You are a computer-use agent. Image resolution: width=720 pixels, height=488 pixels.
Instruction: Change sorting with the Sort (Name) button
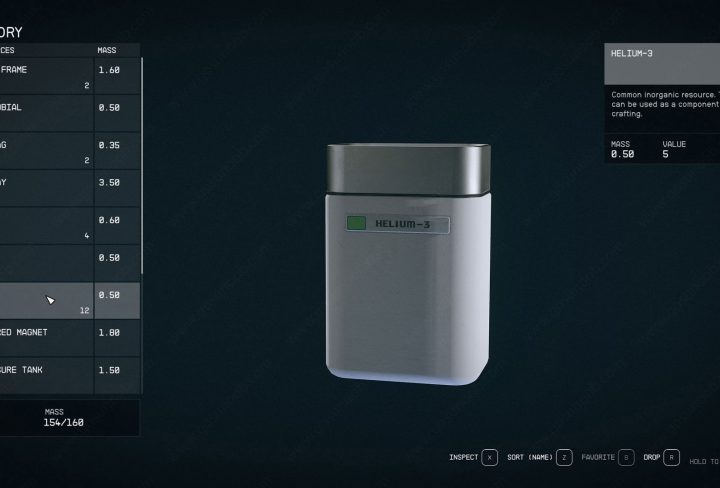coord(564,457)
